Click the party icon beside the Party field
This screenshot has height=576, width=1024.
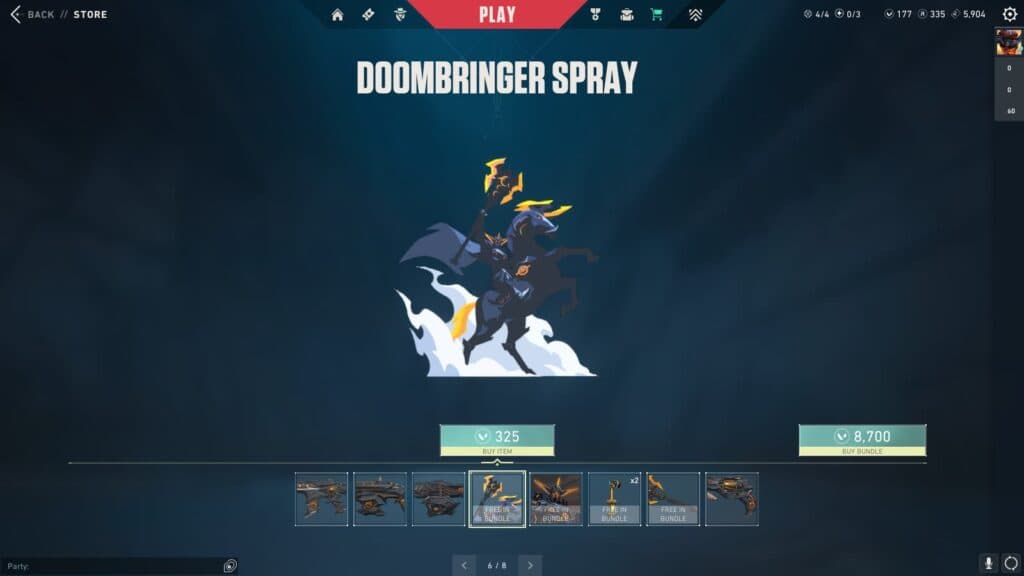pyautogui.click(x=230, y=566)
